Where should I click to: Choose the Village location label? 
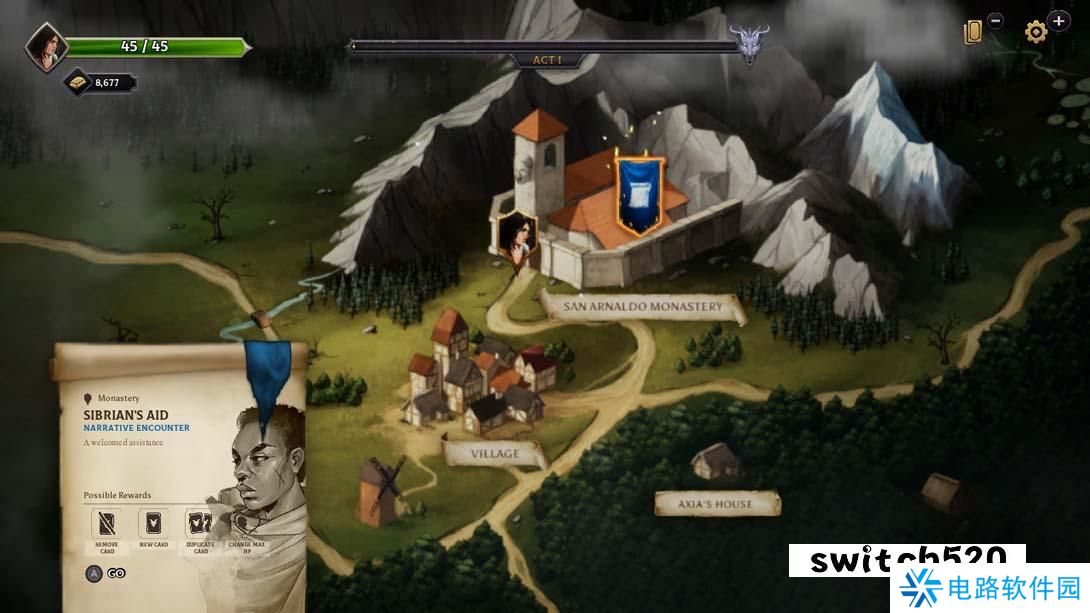tap(495, 454)
